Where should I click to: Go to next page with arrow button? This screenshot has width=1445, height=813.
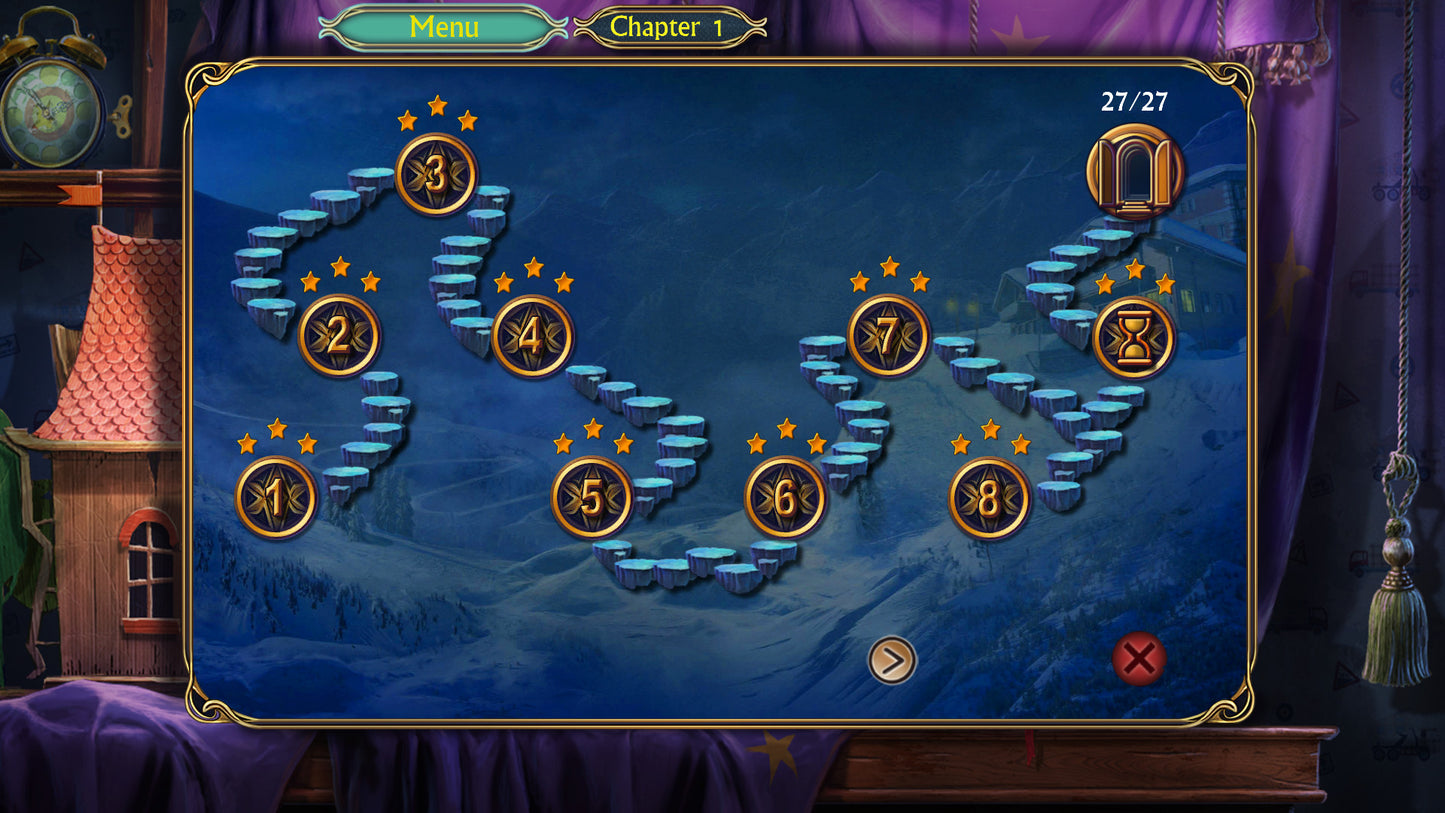click(892, 660)
